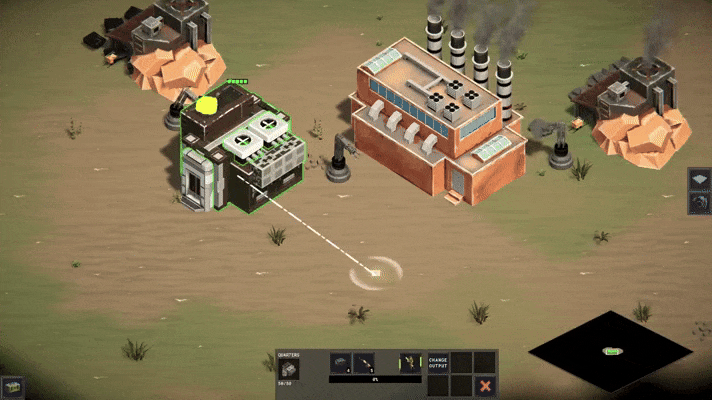Open the build menu building icon
The height and width of the screenshot is (400, 712).
pyautogui.click(x=13, y=386)
